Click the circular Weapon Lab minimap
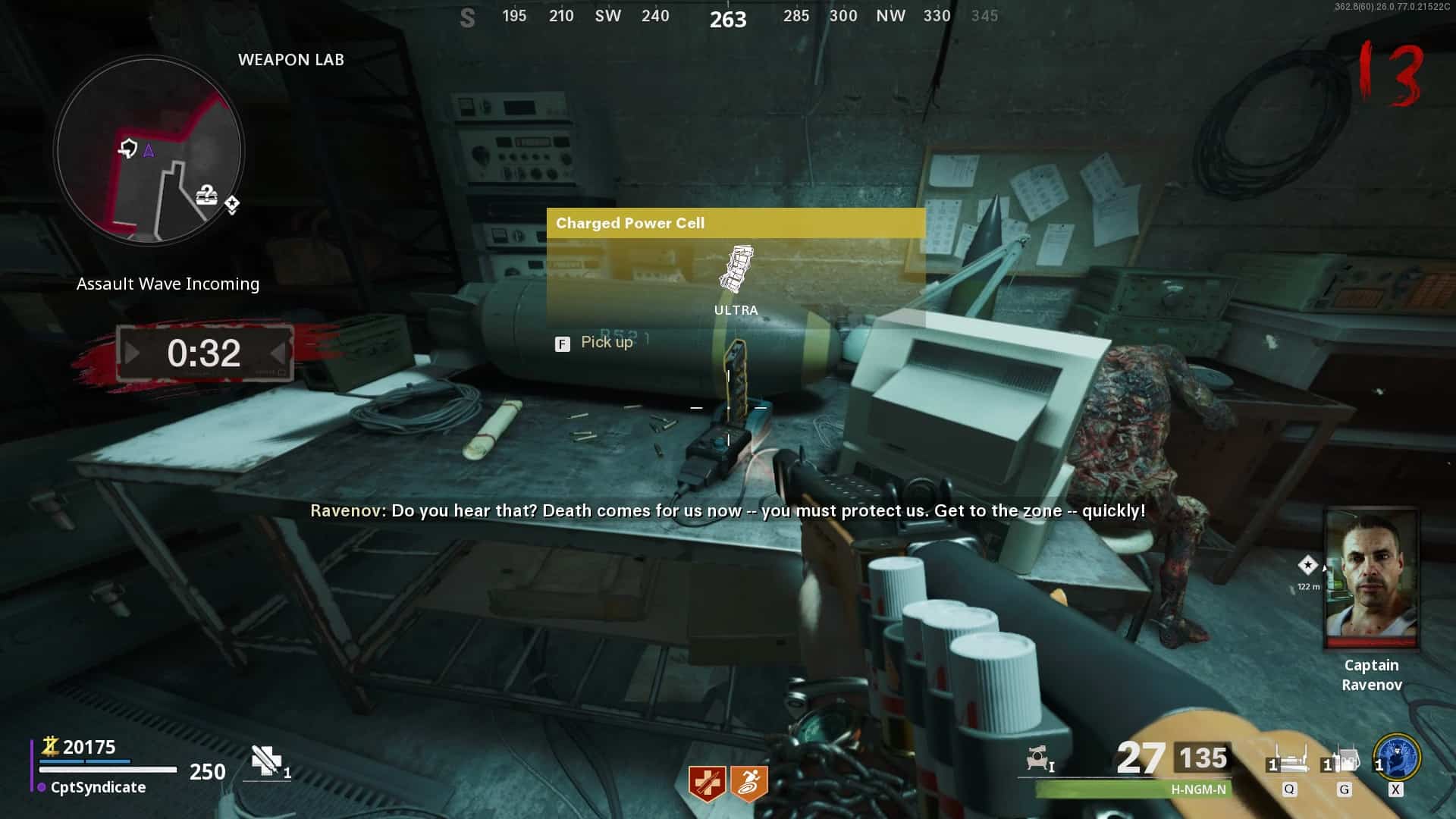1456x819 pixels. click(149, 151)
